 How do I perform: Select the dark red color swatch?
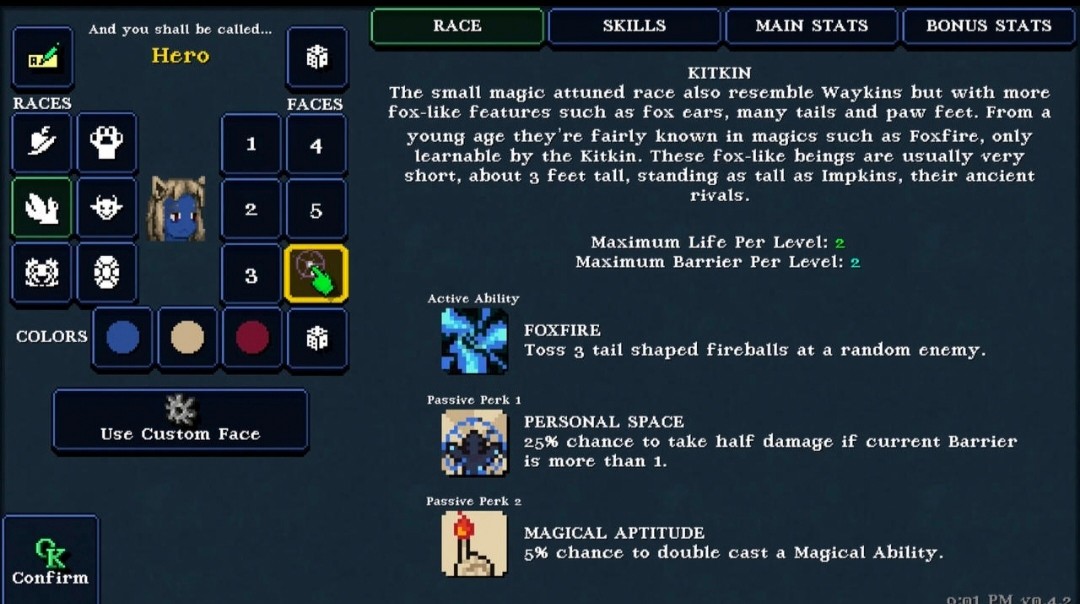tap(252, 338)
